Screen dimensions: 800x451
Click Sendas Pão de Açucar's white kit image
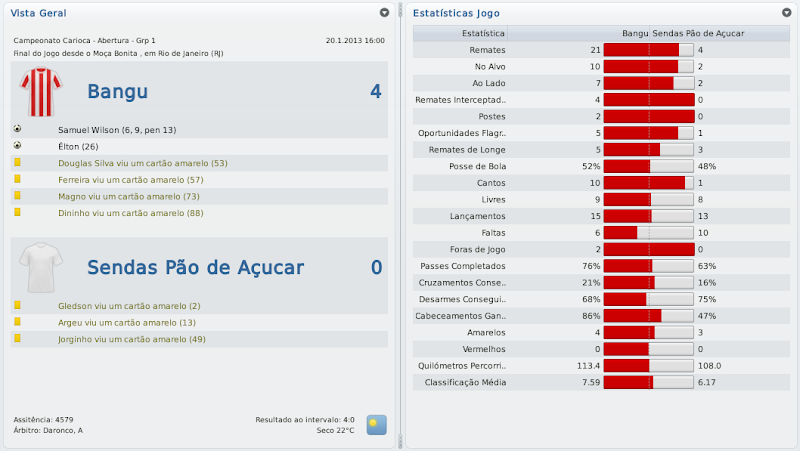click(x=41, y=267)
